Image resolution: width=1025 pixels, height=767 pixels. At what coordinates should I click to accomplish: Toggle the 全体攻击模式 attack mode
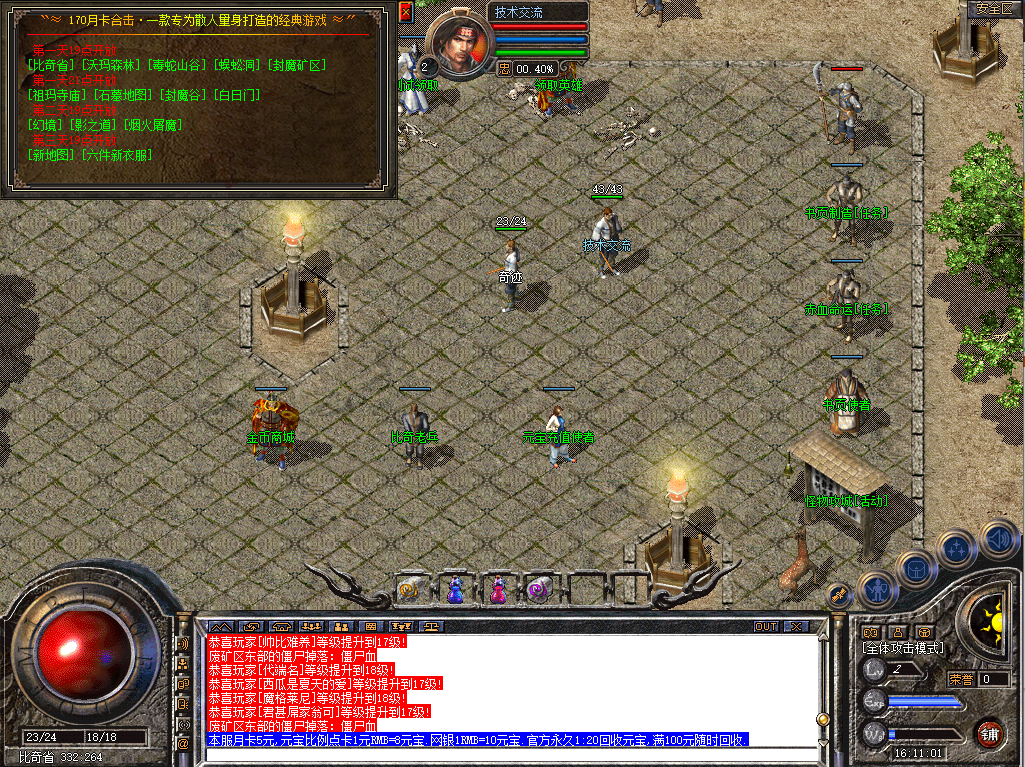(x=902, y=648)
